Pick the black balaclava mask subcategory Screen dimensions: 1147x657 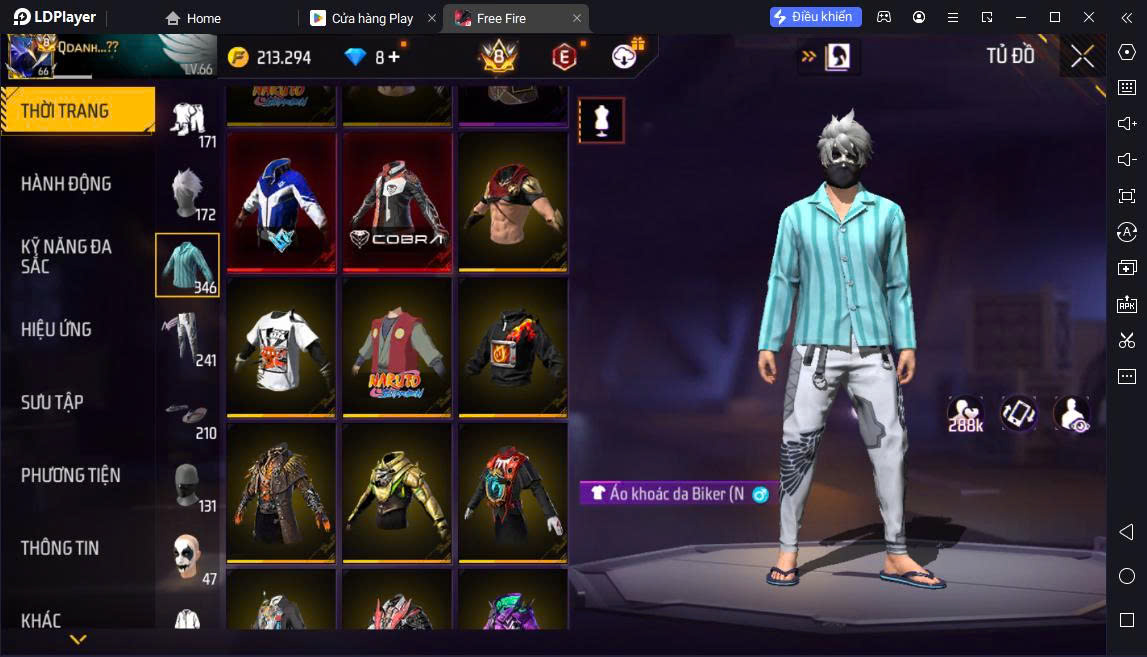point(187,486)
